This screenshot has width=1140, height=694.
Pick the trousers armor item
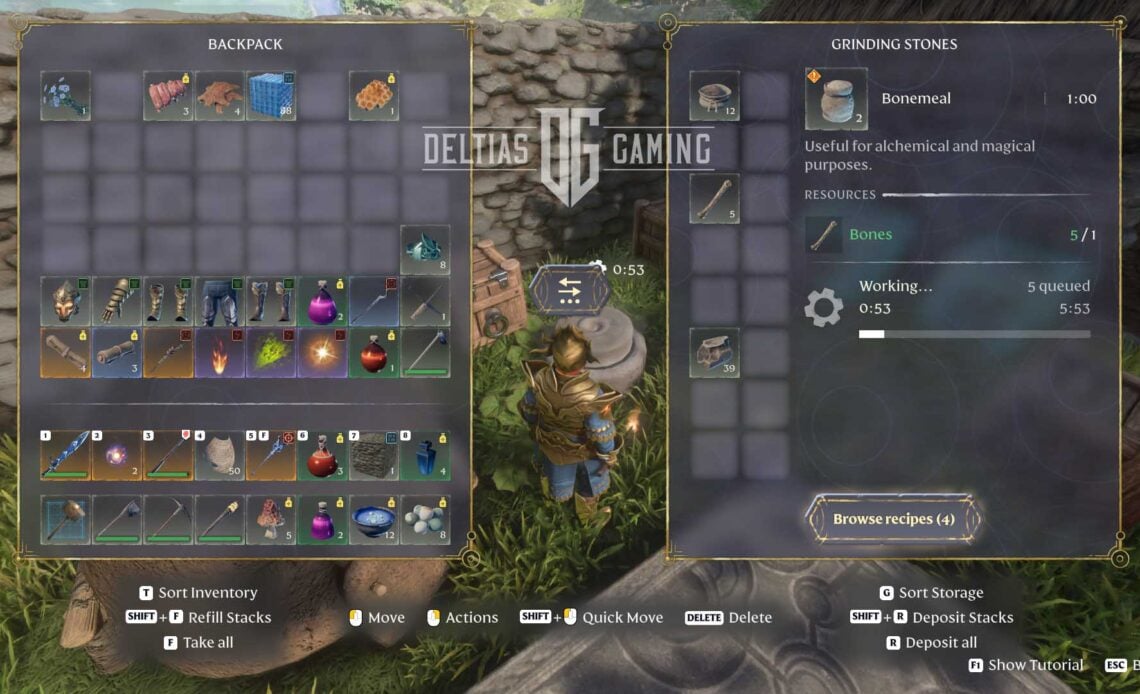220,301
